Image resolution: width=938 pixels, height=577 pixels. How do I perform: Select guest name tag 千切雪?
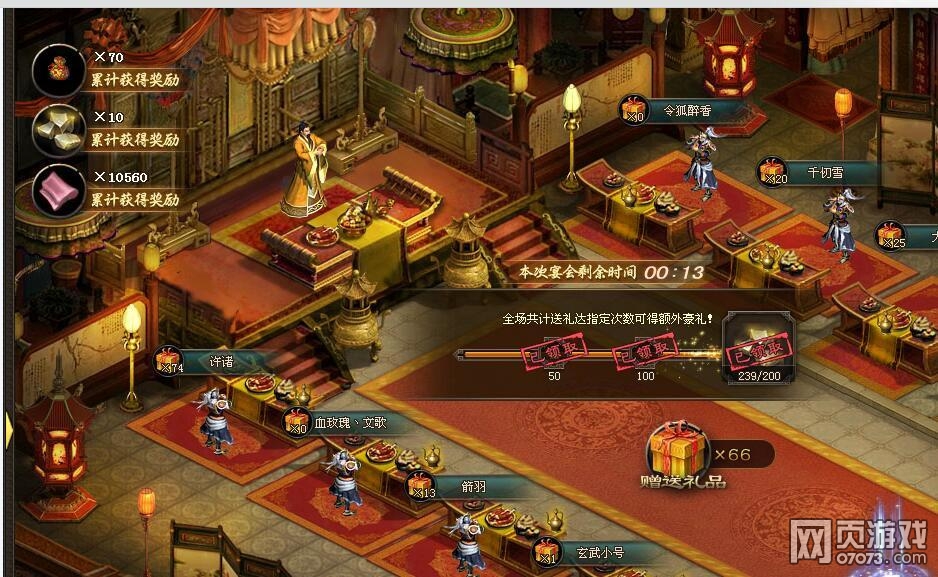(x=823, y=173)
